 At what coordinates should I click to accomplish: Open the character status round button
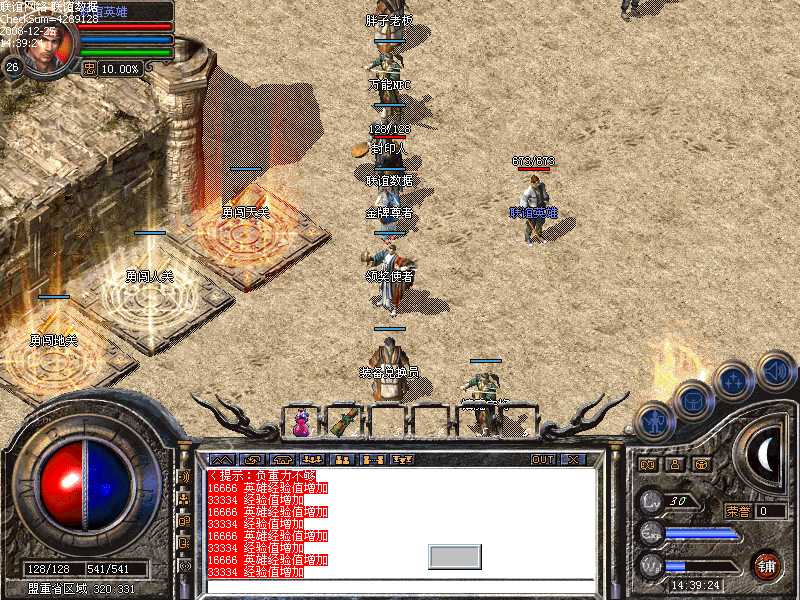pos(653,420)
